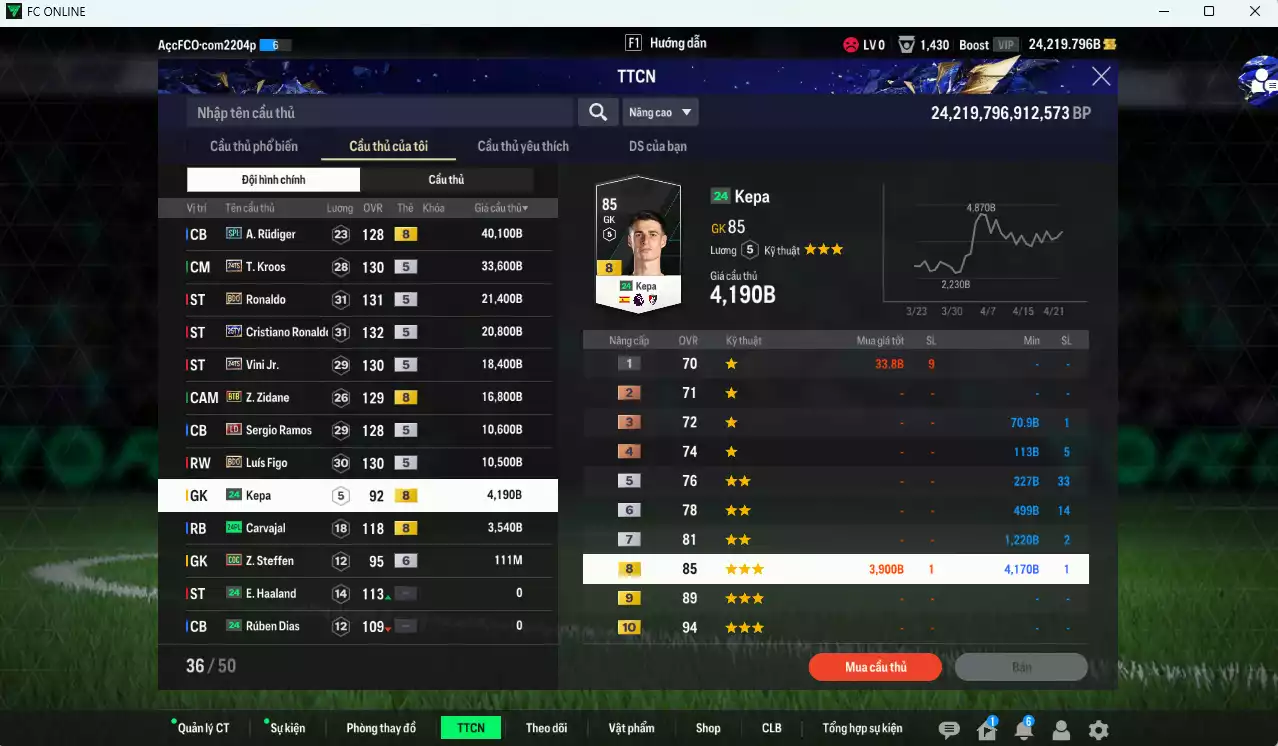Click the magnifying glass search button
Screen dimensions: 1278x746
tap(598, 113)
